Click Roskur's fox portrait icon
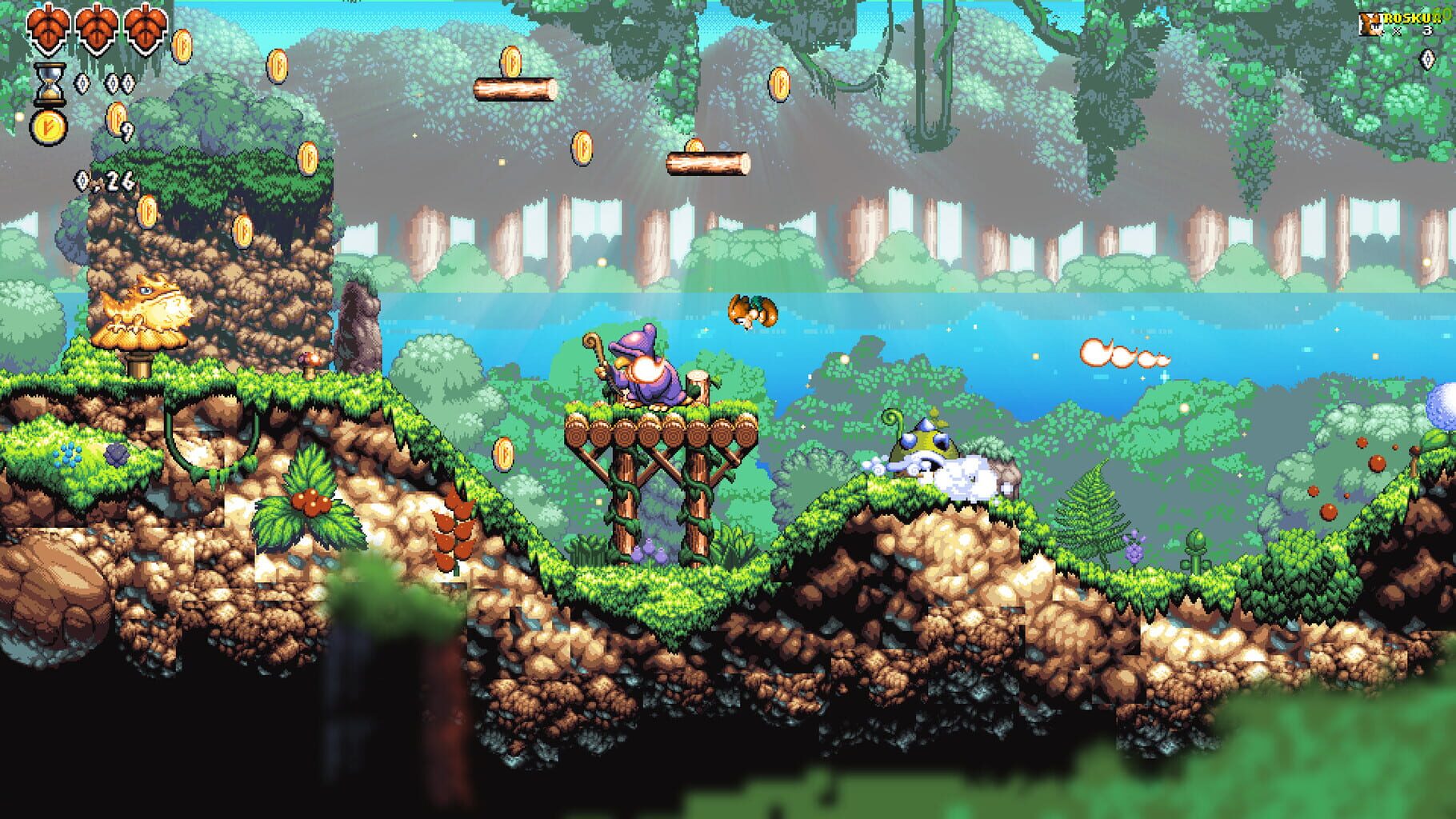 tap(1370, 25)
